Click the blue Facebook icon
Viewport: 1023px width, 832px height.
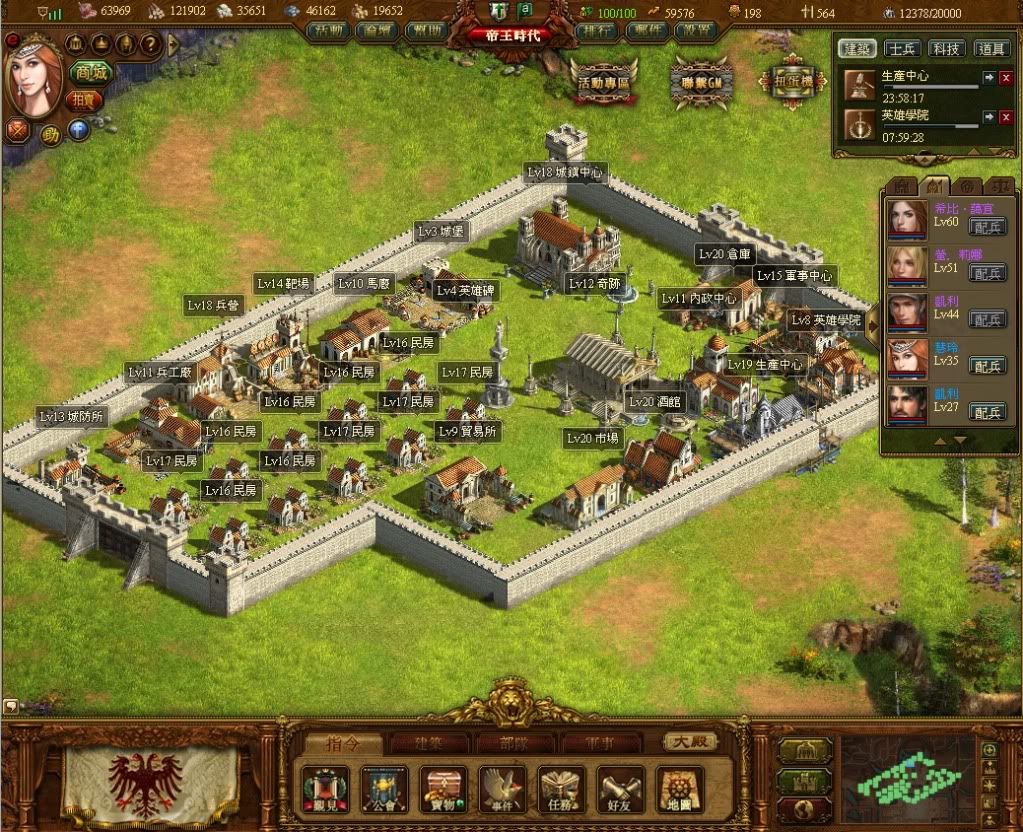click(78, 130)
